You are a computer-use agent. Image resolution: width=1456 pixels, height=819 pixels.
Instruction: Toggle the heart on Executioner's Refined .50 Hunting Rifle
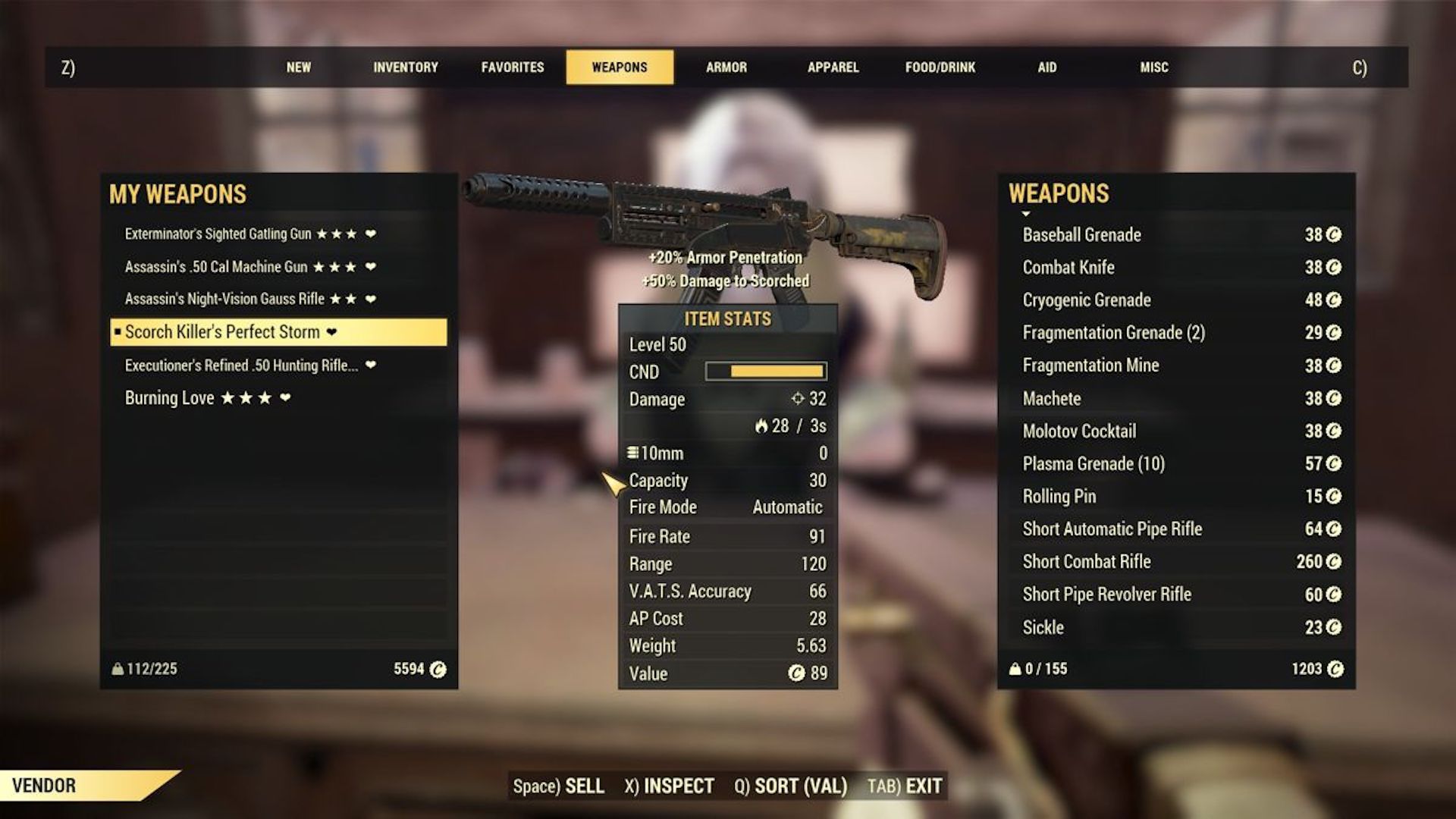pos(369,365)
